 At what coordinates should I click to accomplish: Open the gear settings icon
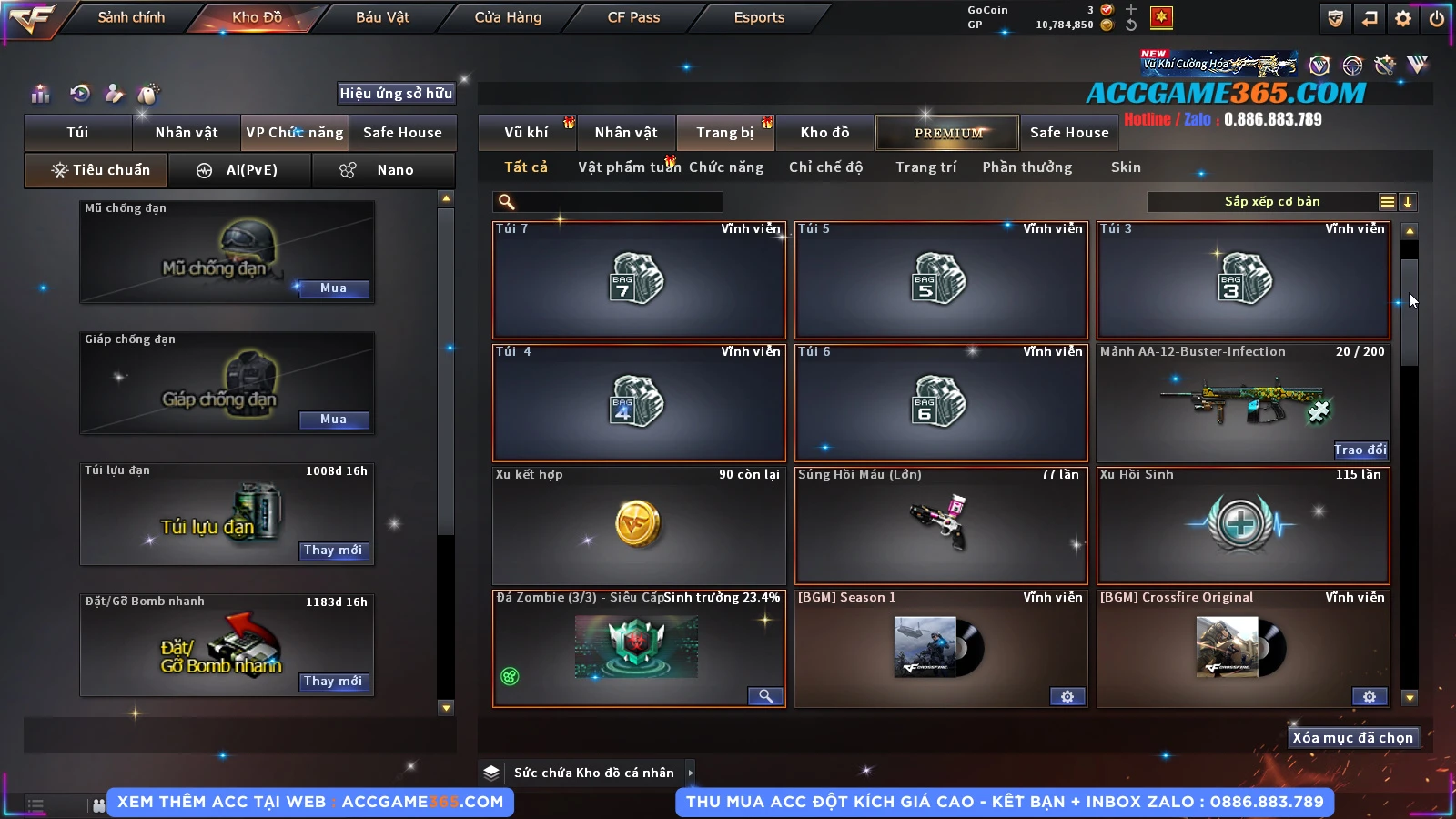[1403, 18]
